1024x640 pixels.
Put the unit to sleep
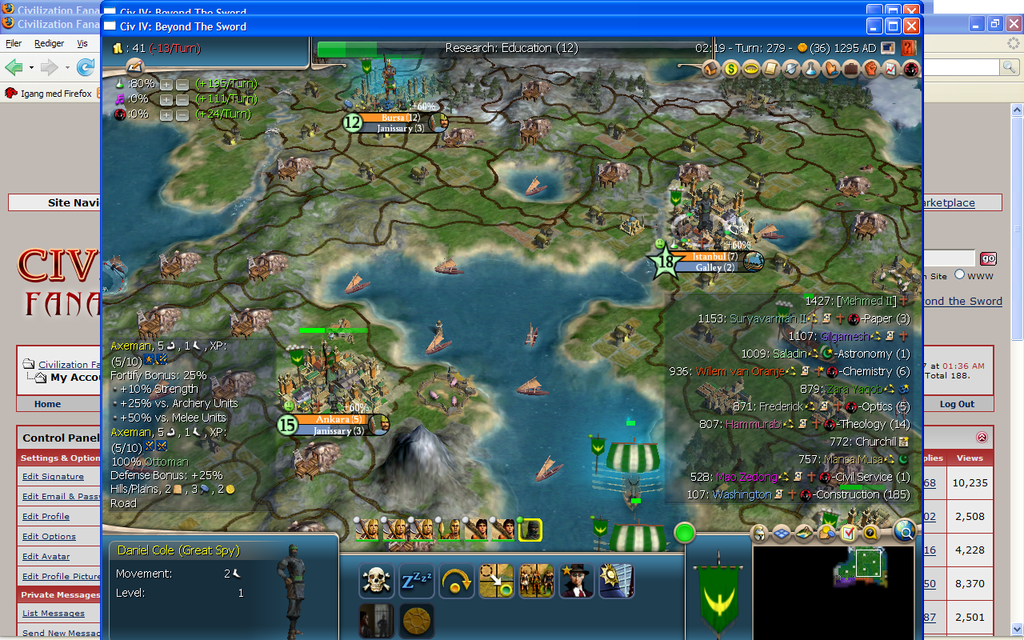tap(415, 580)
